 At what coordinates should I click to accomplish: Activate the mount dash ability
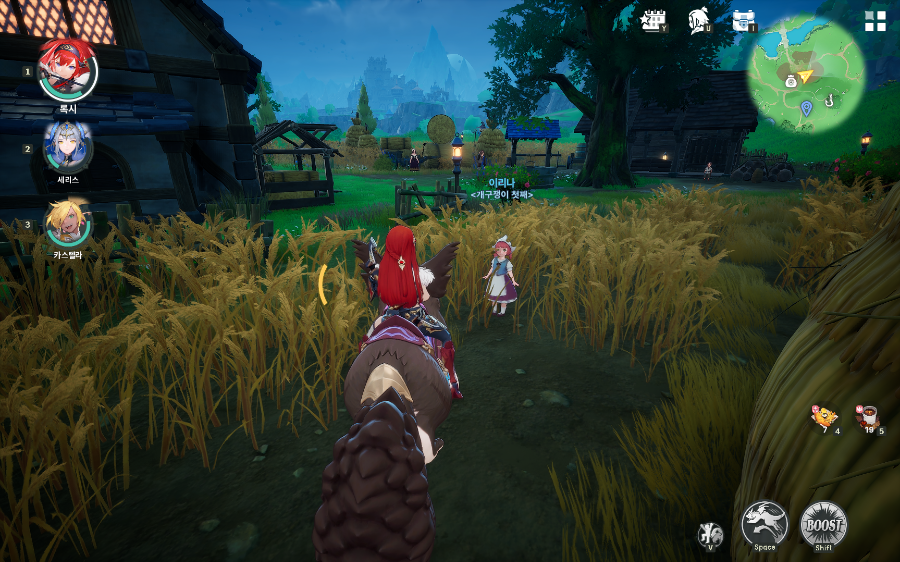(x=764, y=523)
